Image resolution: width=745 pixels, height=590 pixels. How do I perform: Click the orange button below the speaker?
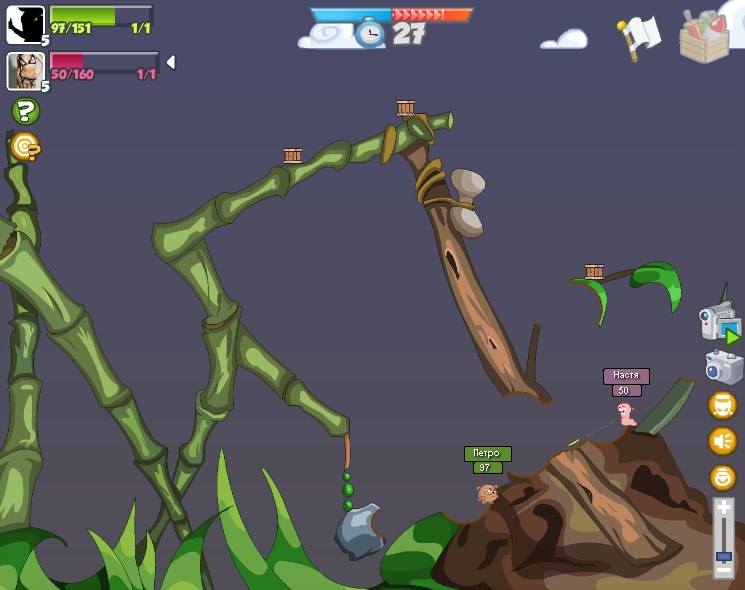click(722, 478)
